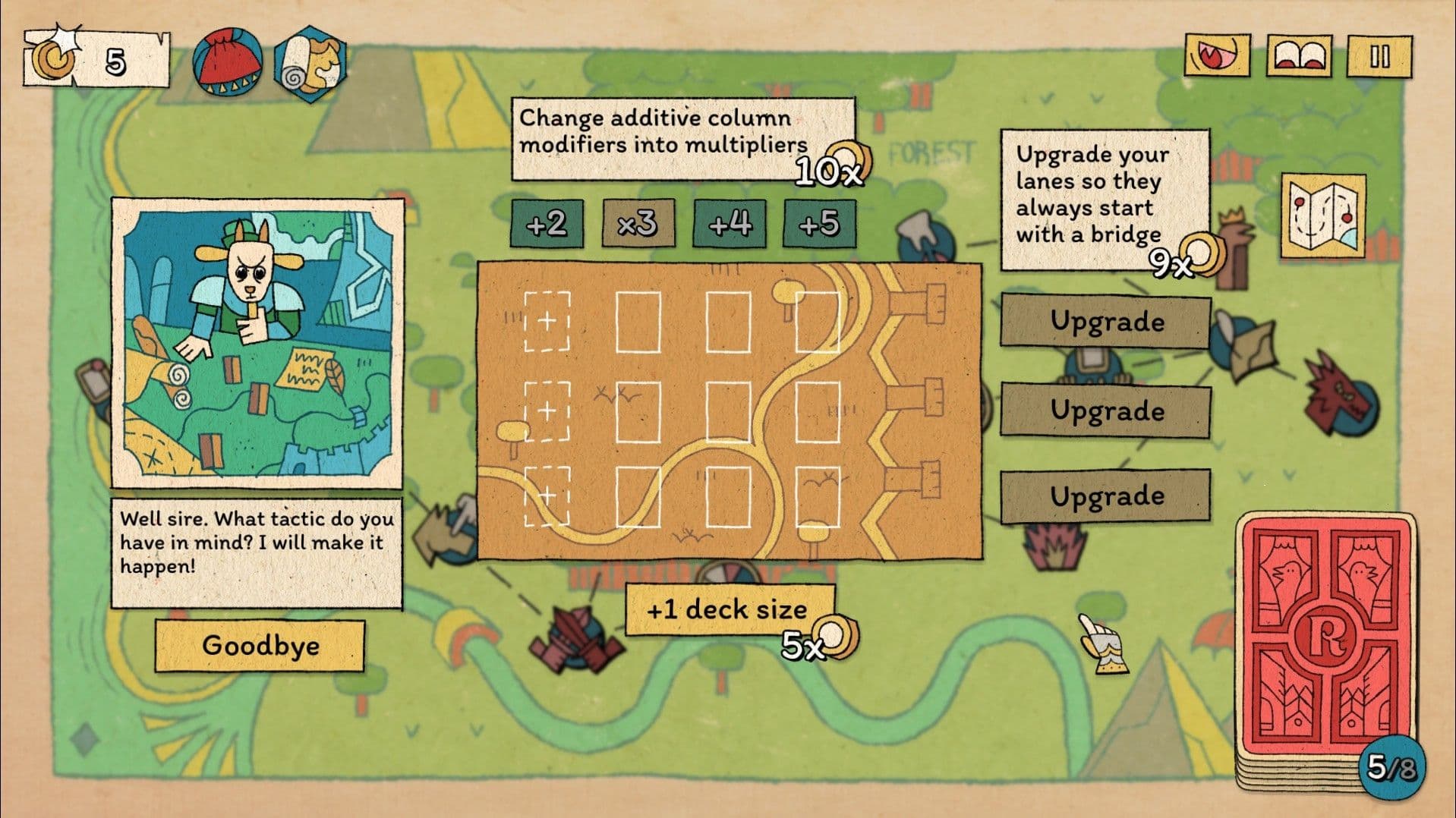This screenshot has height=818, width=1456.
Task: Select the +4 column modifier
Action: 729,224
